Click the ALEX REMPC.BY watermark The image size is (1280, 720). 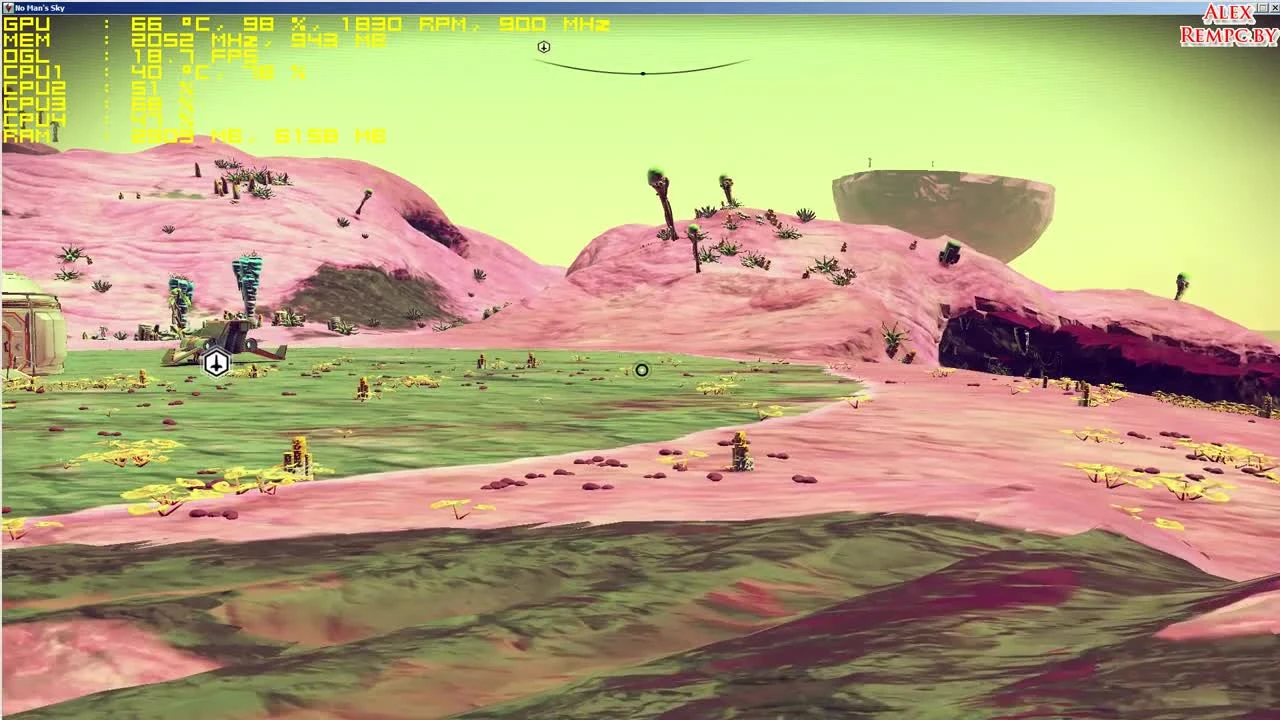click(x=1225, y=20)
